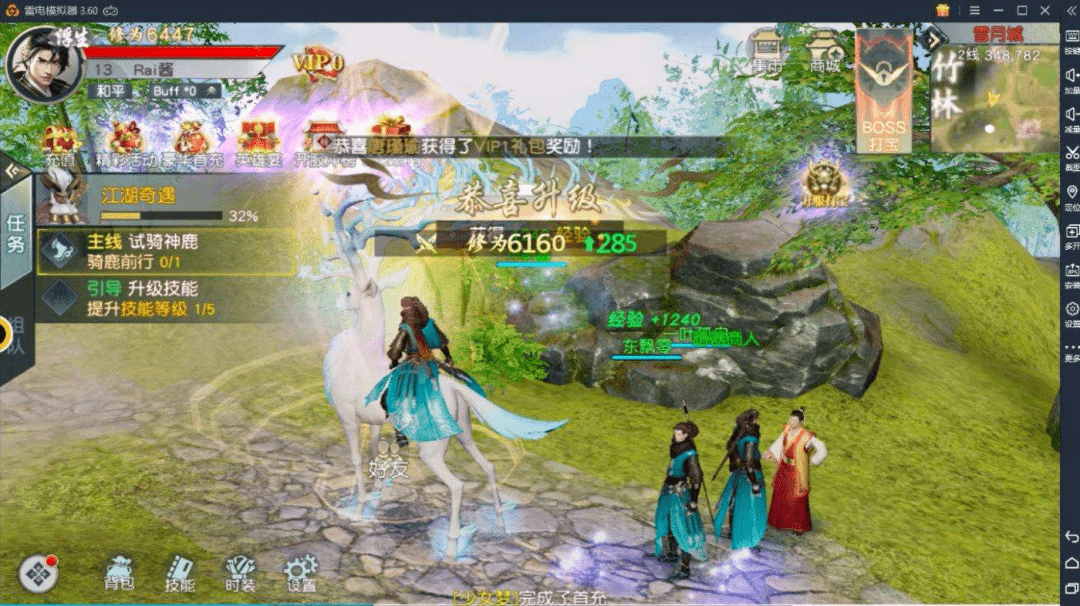
Task: Open the 技能 skills menu
Action: pyautogui.click(x=180, y=572)
